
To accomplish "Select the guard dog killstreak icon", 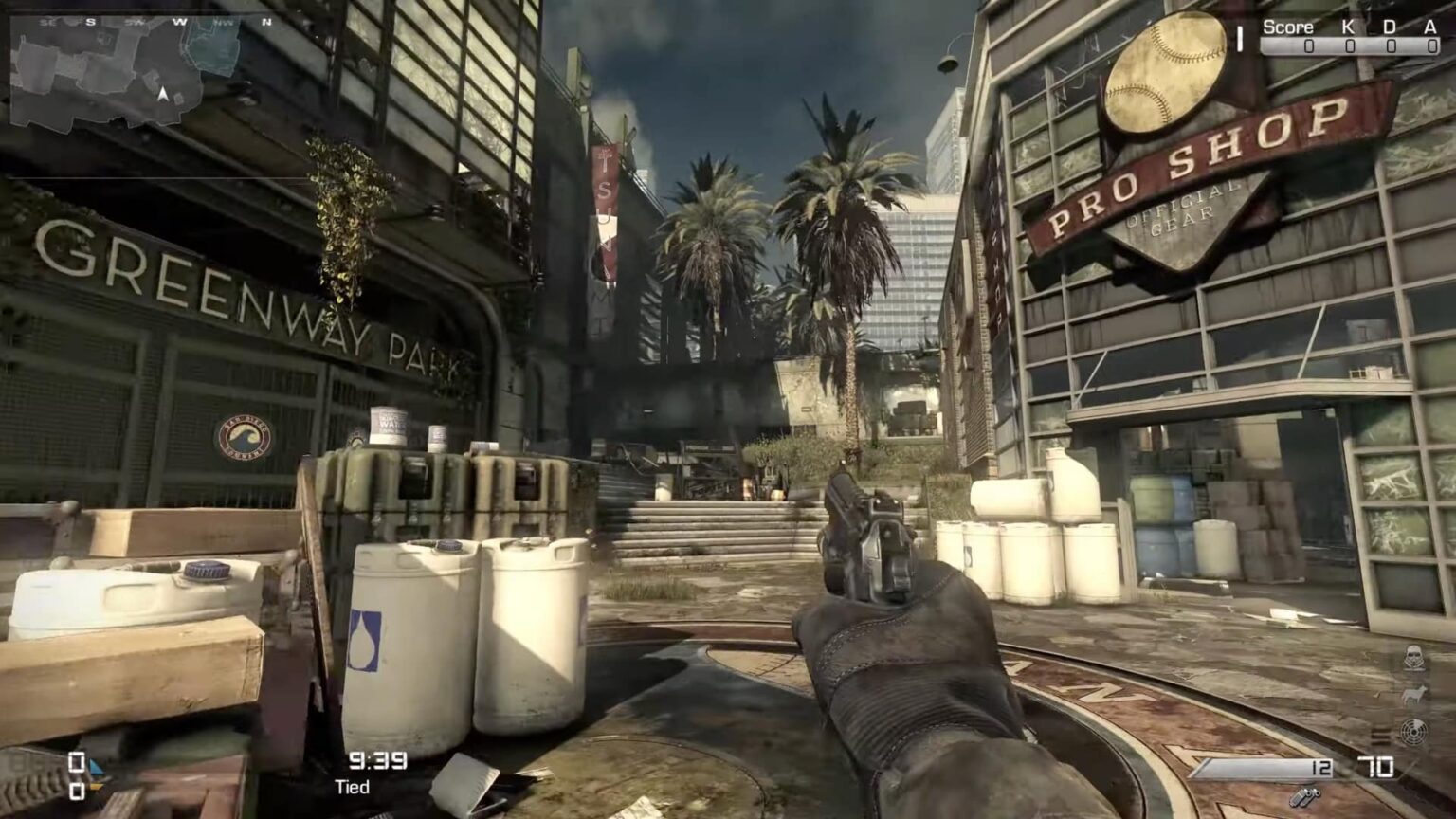I will click(1412, 695).
